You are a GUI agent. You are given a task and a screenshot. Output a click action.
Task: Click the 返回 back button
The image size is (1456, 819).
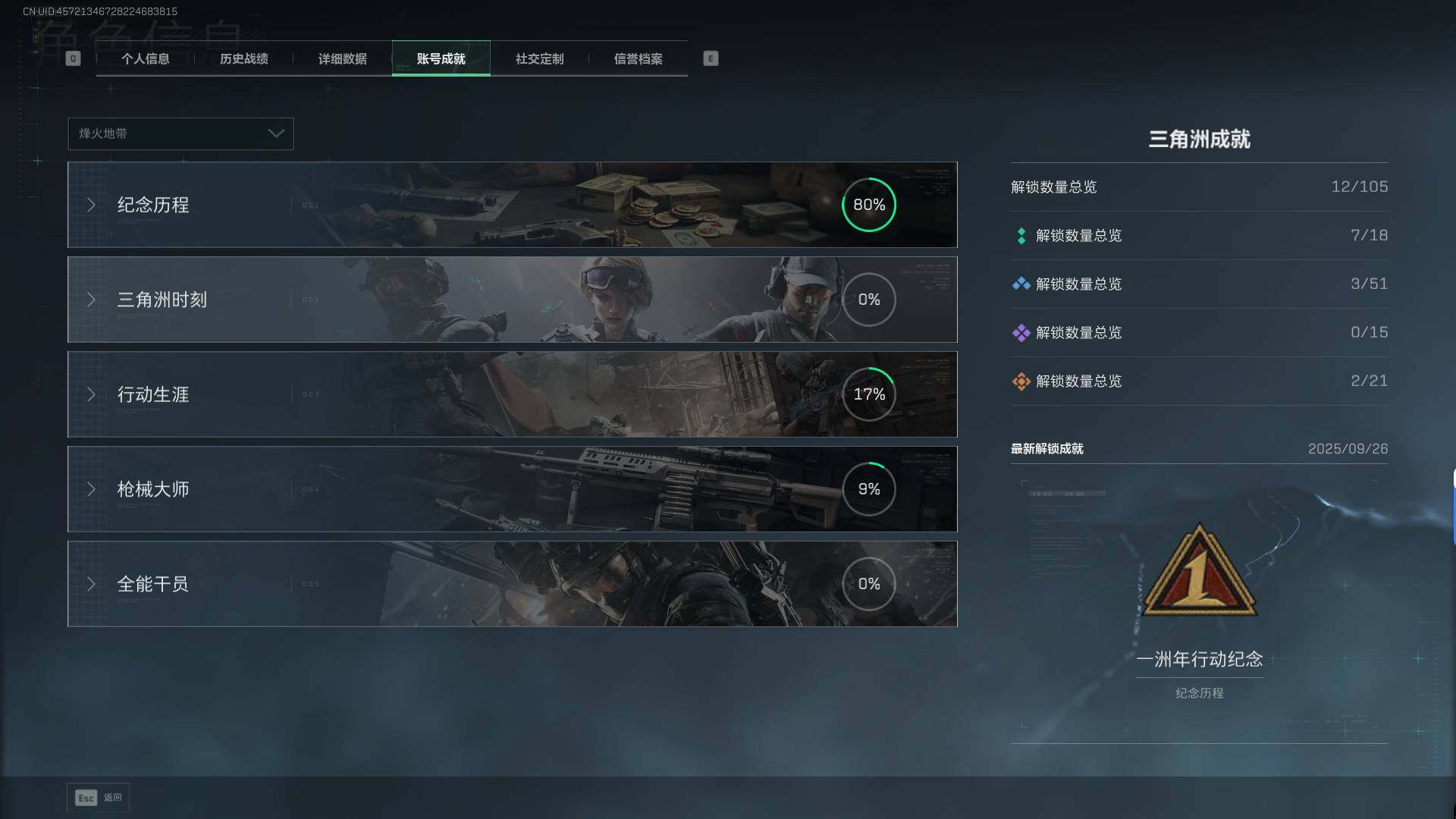point(98,798)
